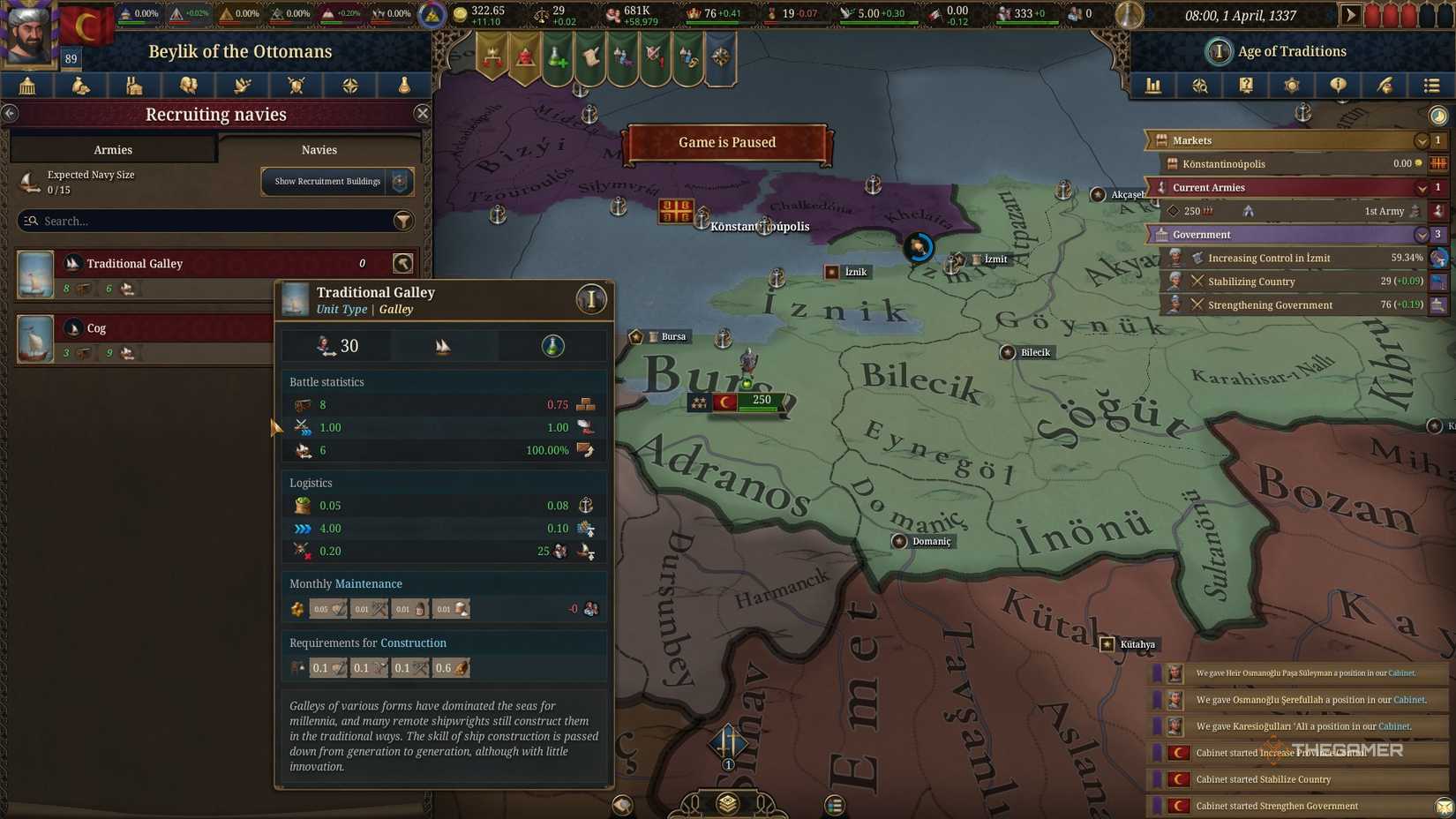Viewport: 1456px width, 819px height.
Task: Toggle the filter icon beside the search bar
Action: point(403,221)
